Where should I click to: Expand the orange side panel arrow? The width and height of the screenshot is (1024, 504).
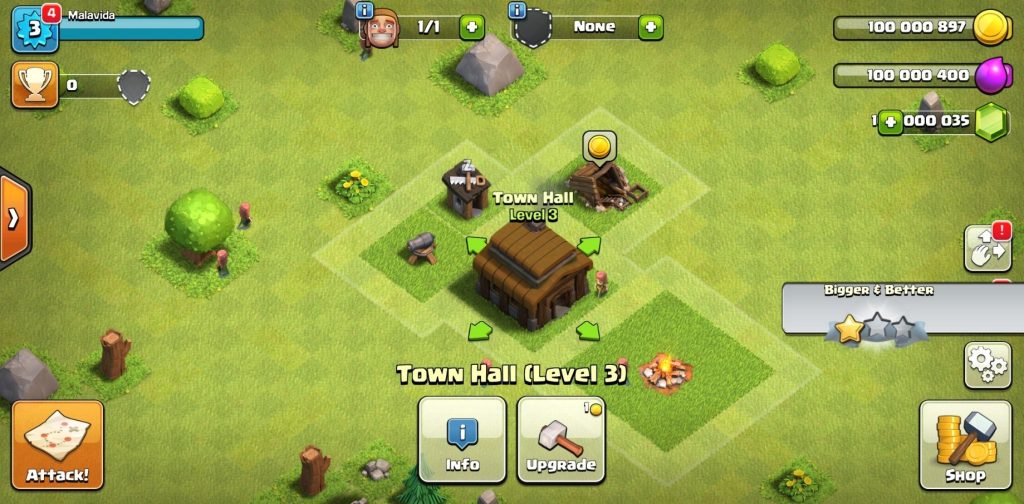[14, 218]
